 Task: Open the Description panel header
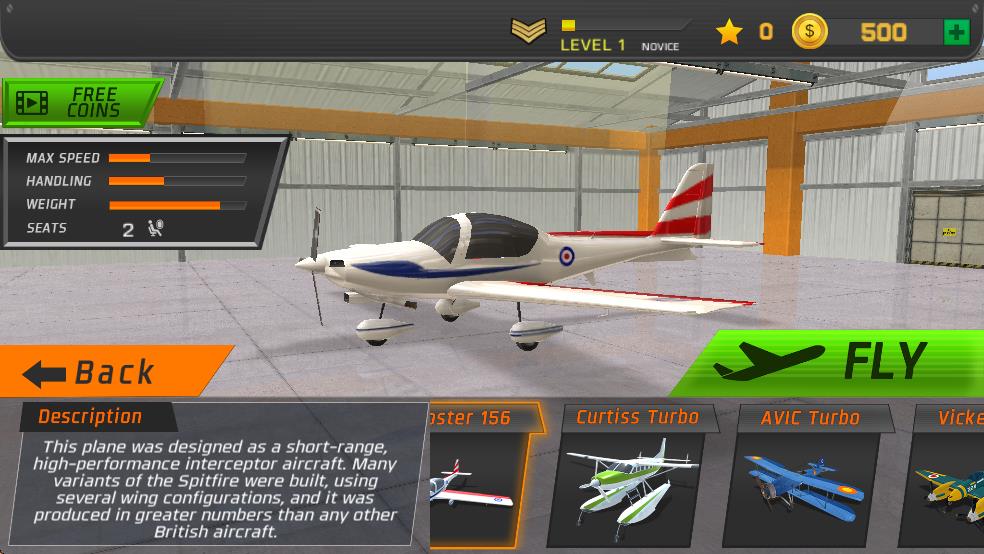(90, 417)
